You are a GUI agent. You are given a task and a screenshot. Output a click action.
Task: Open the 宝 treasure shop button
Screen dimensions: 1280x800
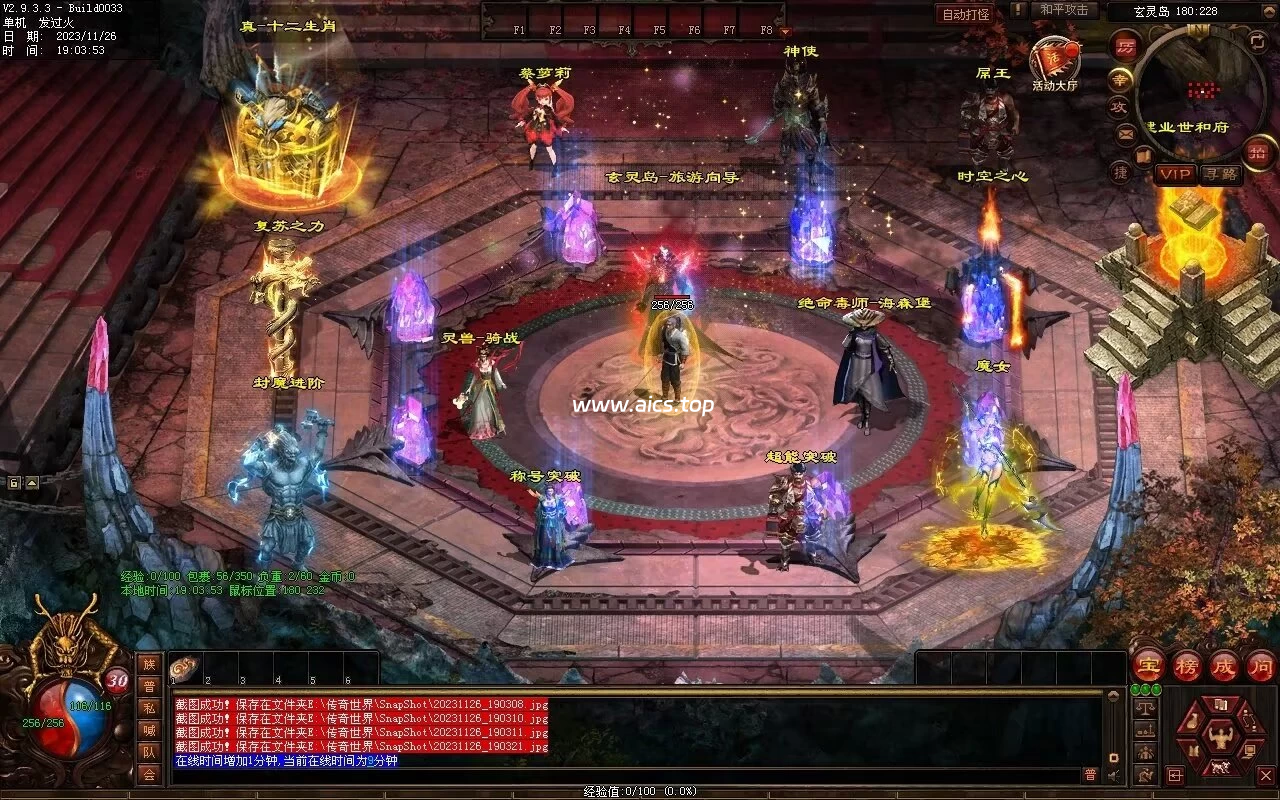1148,665
